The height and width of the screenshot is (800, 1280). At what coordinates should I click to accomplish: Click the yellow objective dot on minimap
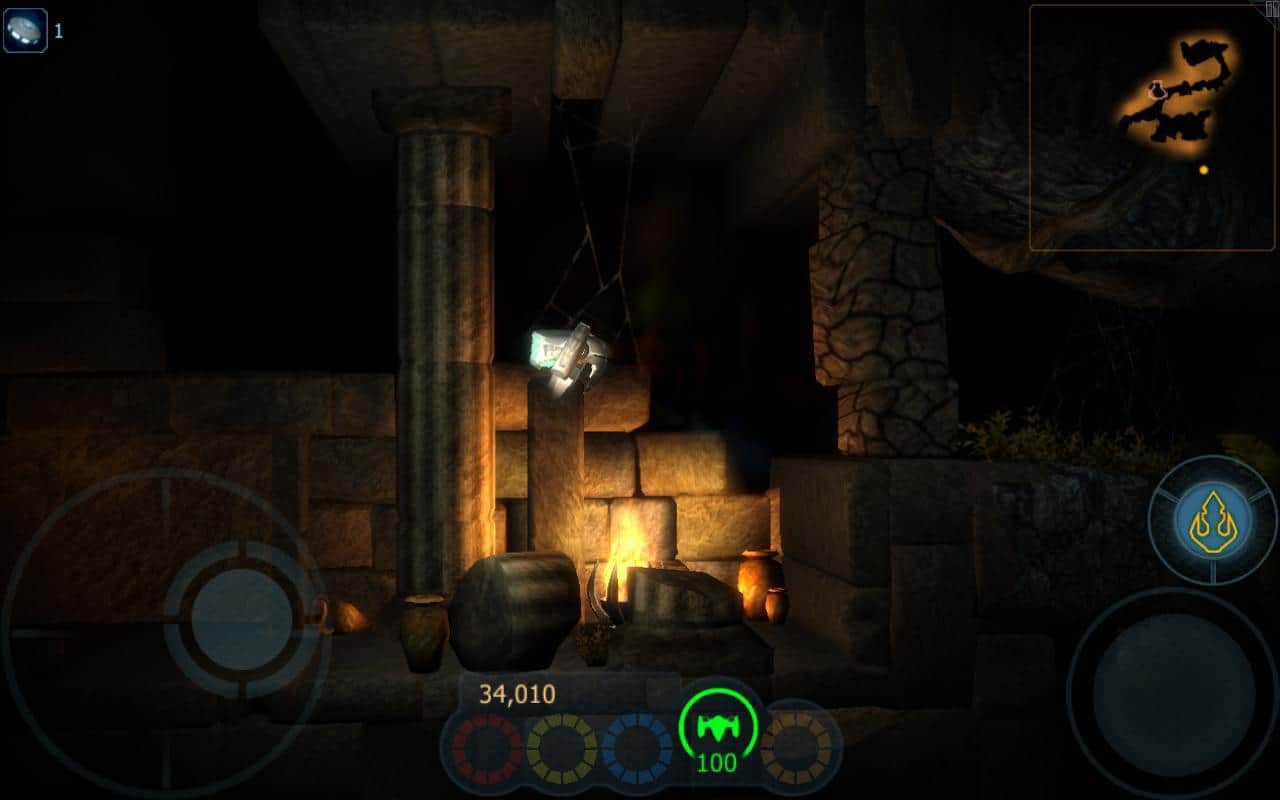(1203, 170)
